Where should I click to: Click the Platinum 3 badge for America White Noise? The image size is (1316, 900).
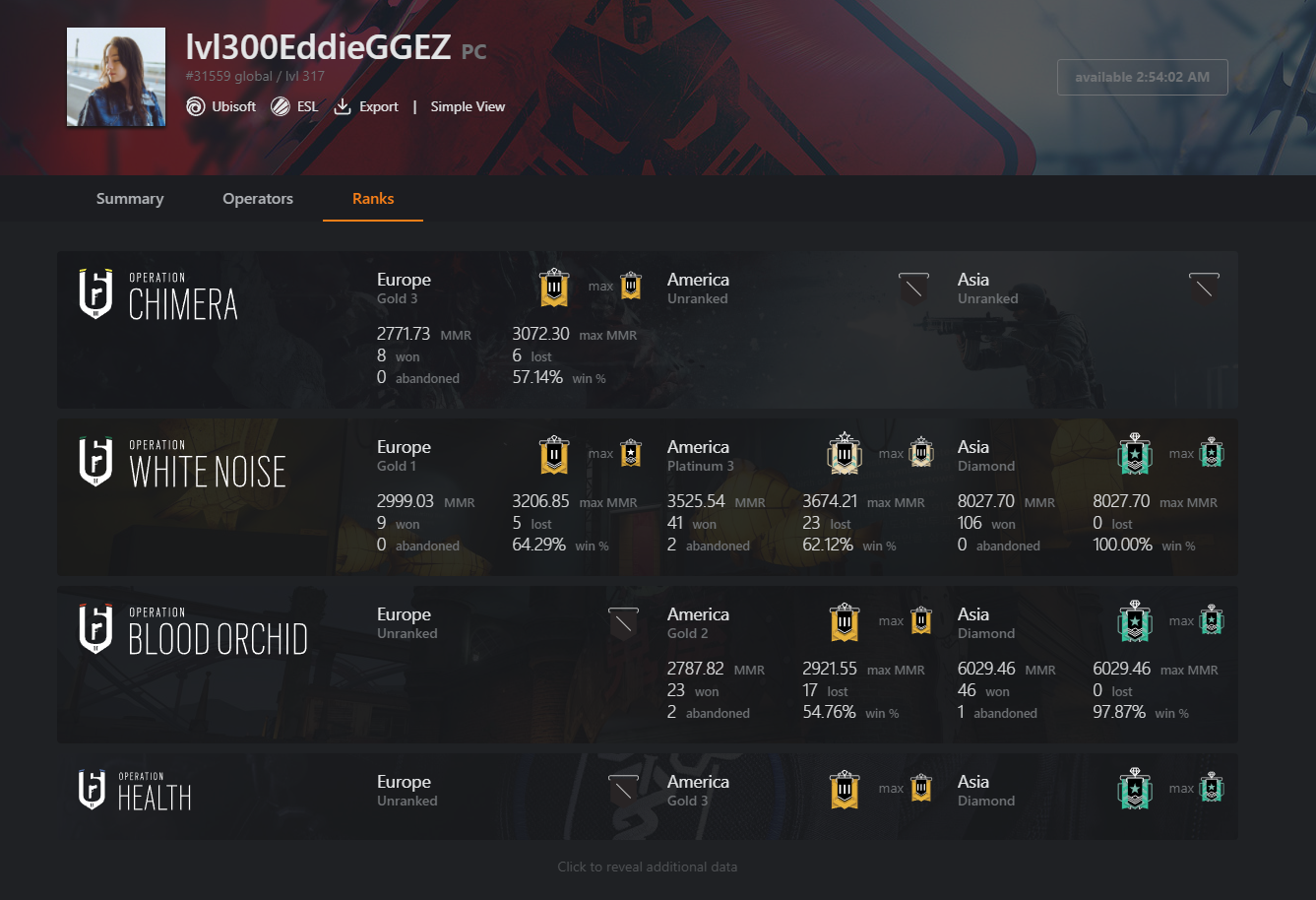[x=844, y=455]
